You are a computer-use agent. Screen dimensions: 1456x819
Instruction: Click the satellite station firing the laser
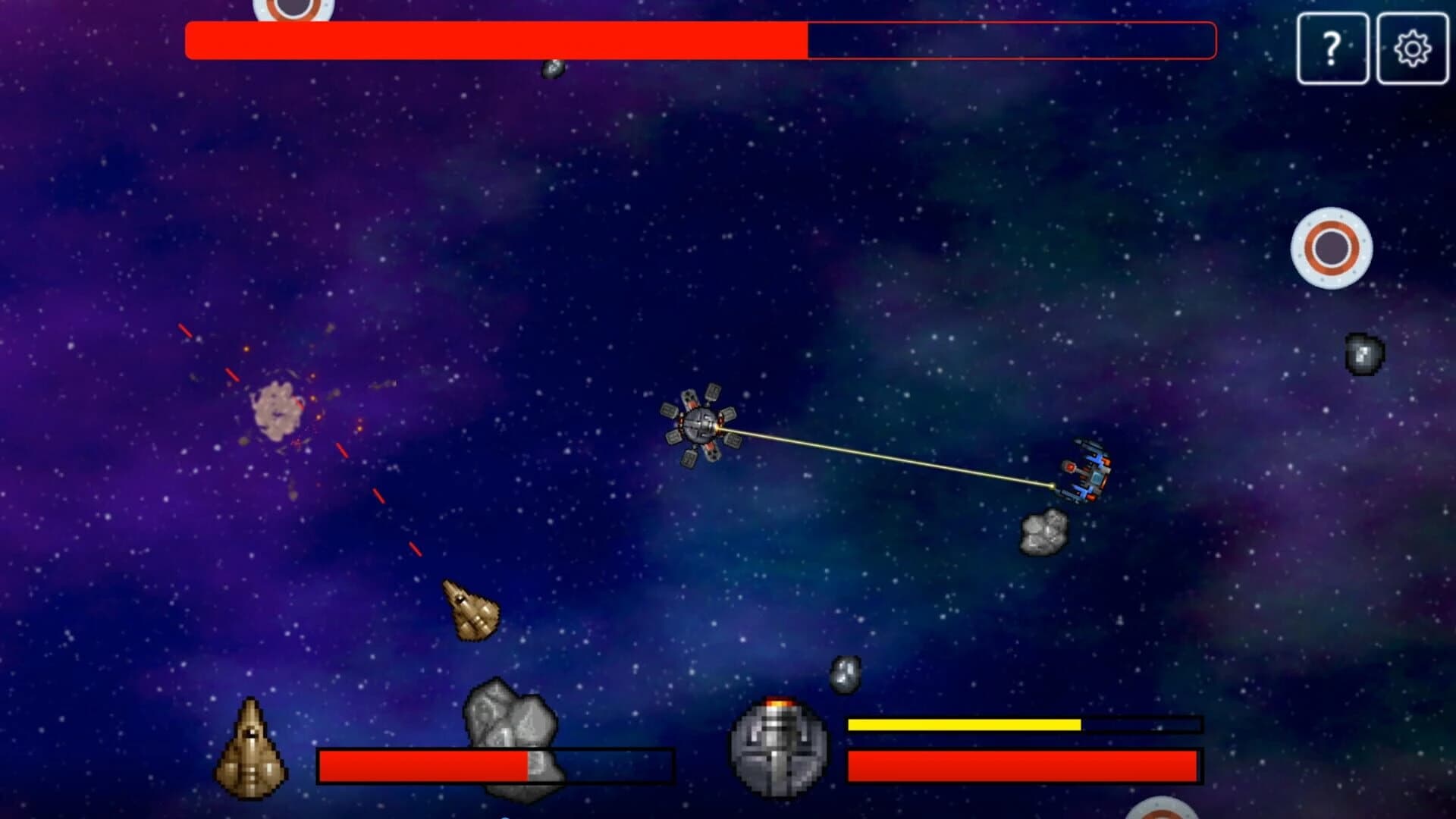(x=699, y=425)
